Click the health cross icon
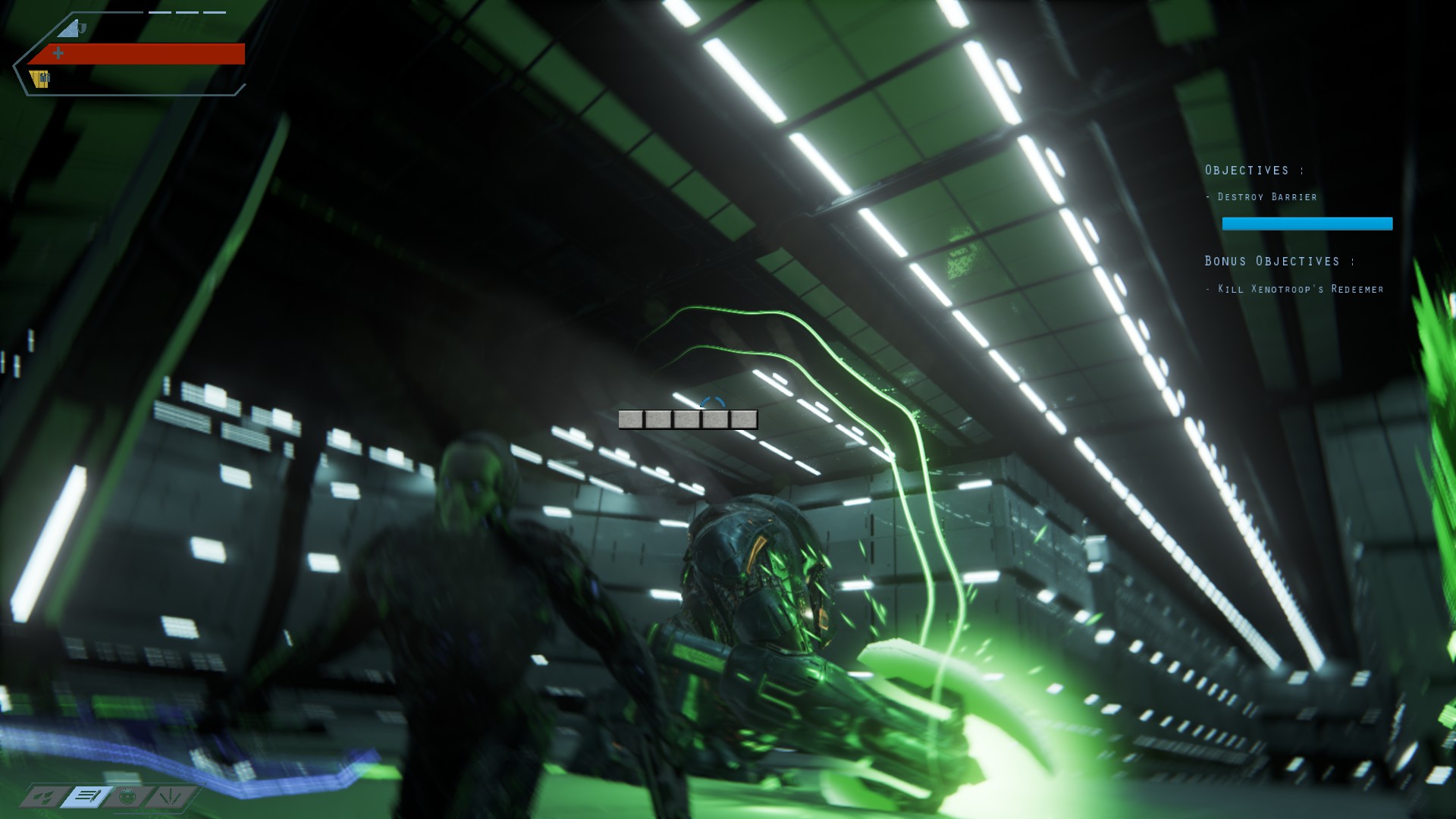Viewport: 1456px width, 819px height. pyautogui.click(x=58, y=53)
